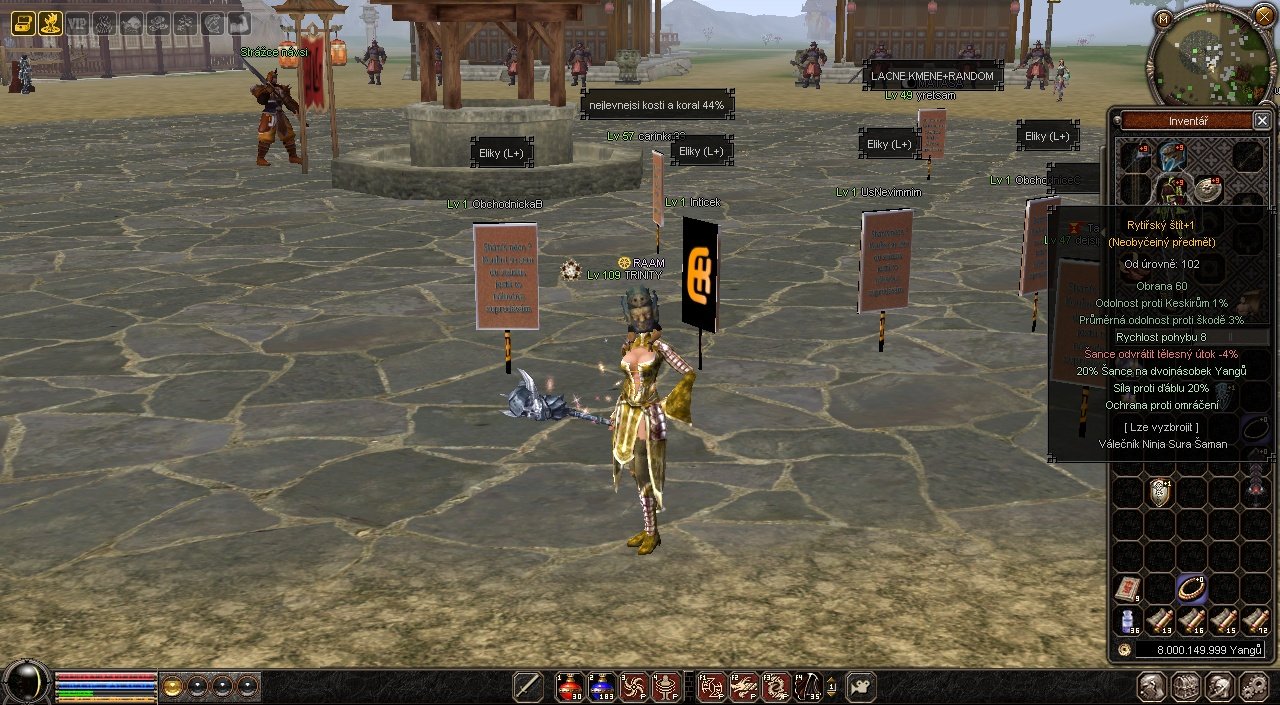This screenshot has height=705, width=1280.
Task: Select the shield item in the inventory
Action: 1160,491
